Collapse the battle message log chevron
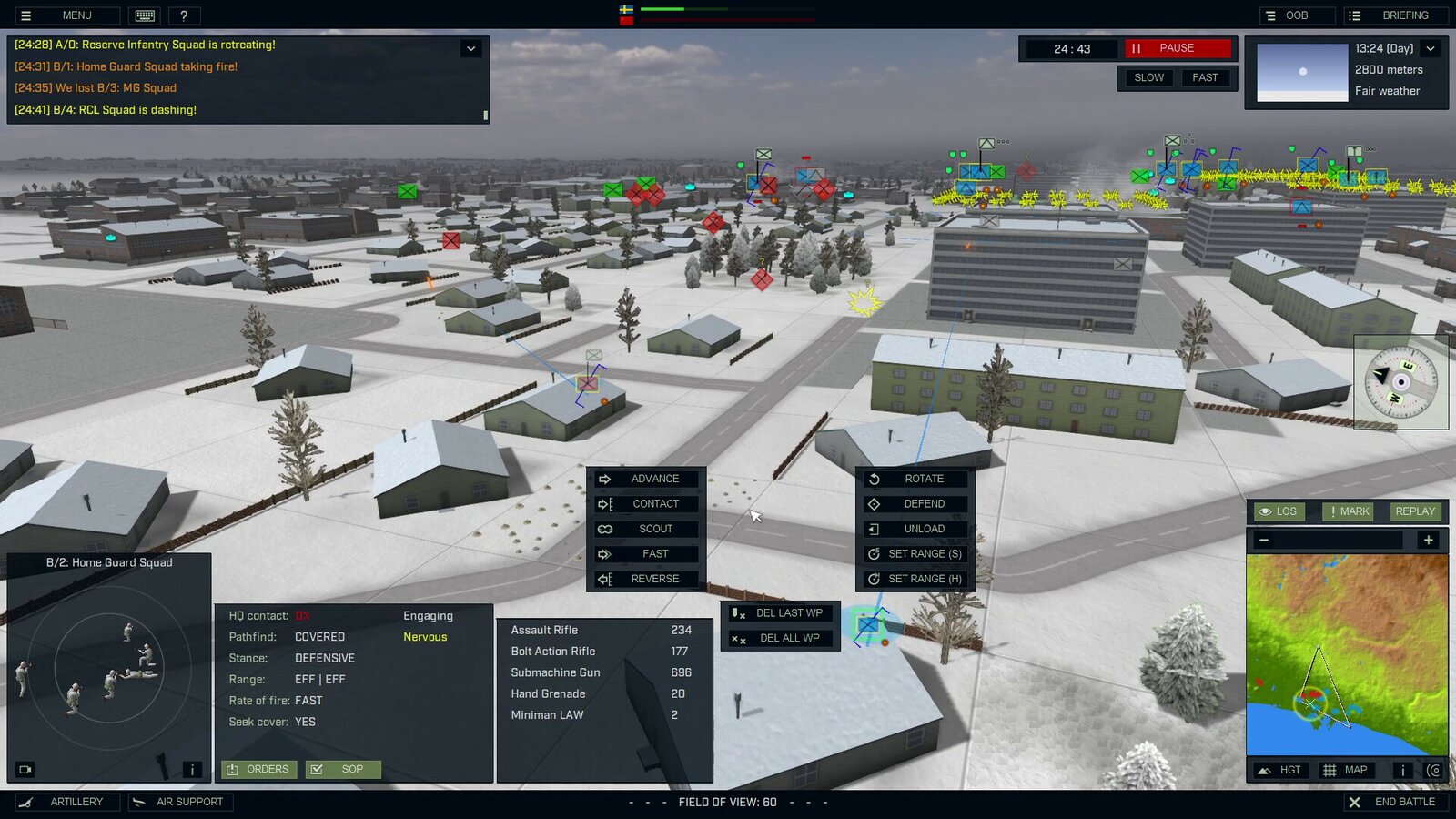This screenshot has height=819, width=1456. pyautogui.click(x=471, y=47)
